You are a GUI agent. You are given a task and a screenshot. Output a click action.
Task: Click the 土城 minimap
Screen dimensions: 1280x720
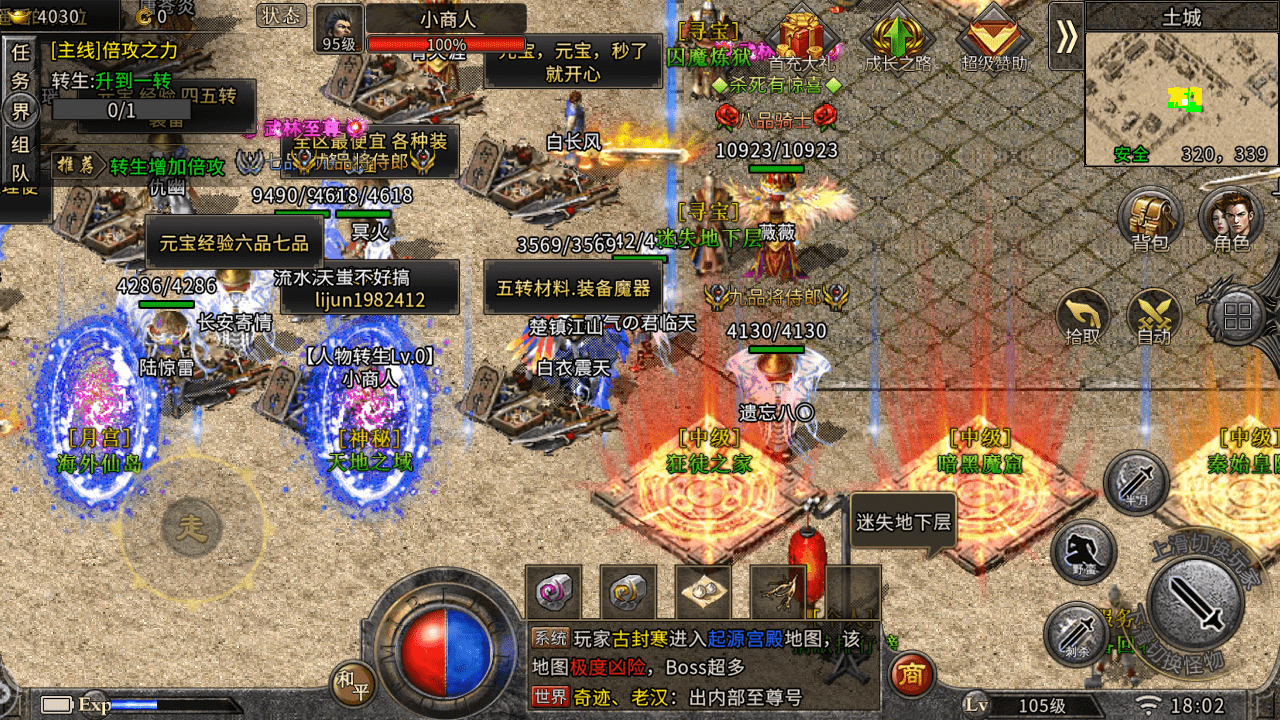pyautogui.click(x=1181, y=98)
